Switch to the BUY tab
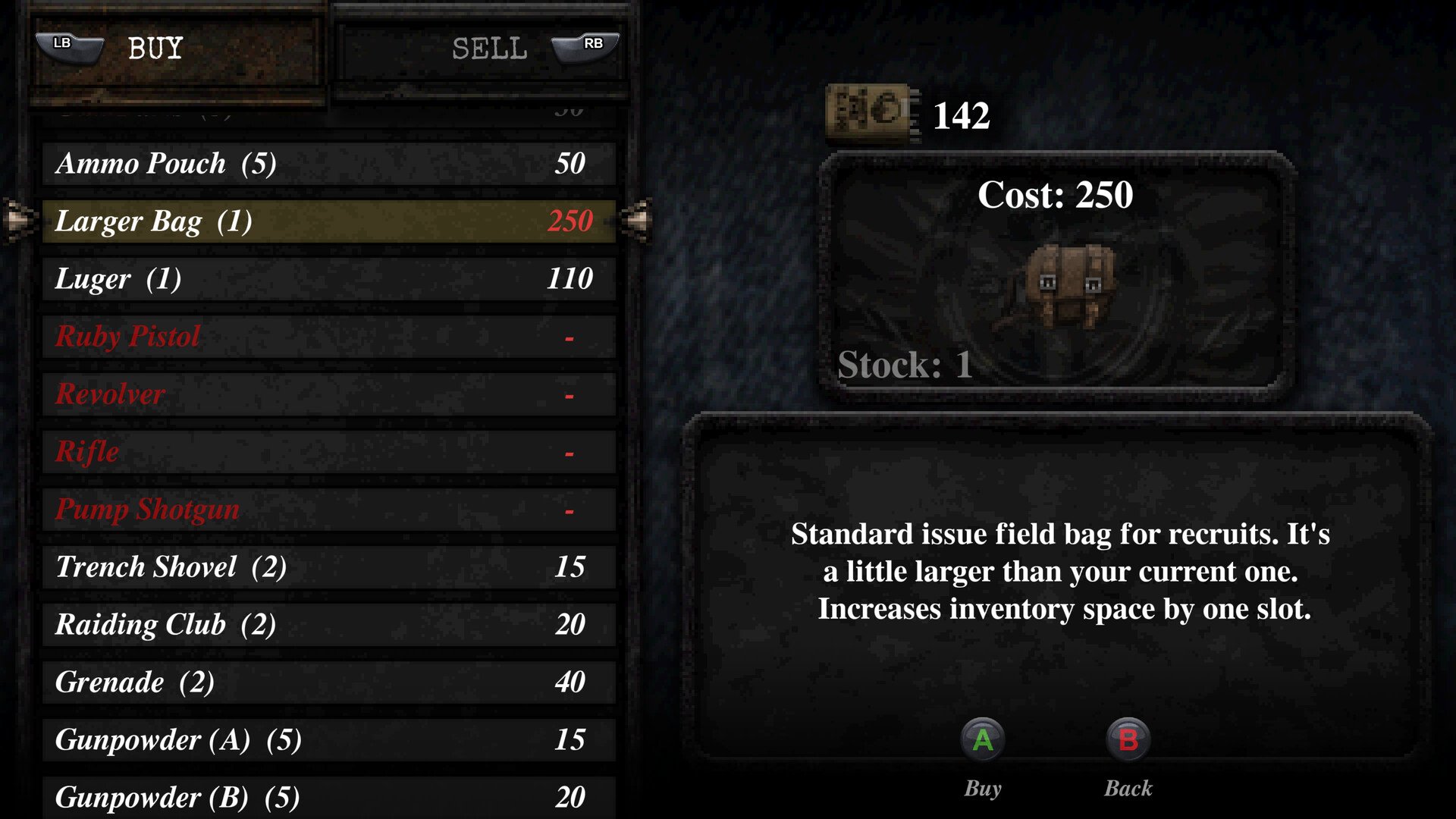Screen dimensions: 1456x819 pos(177,49)
